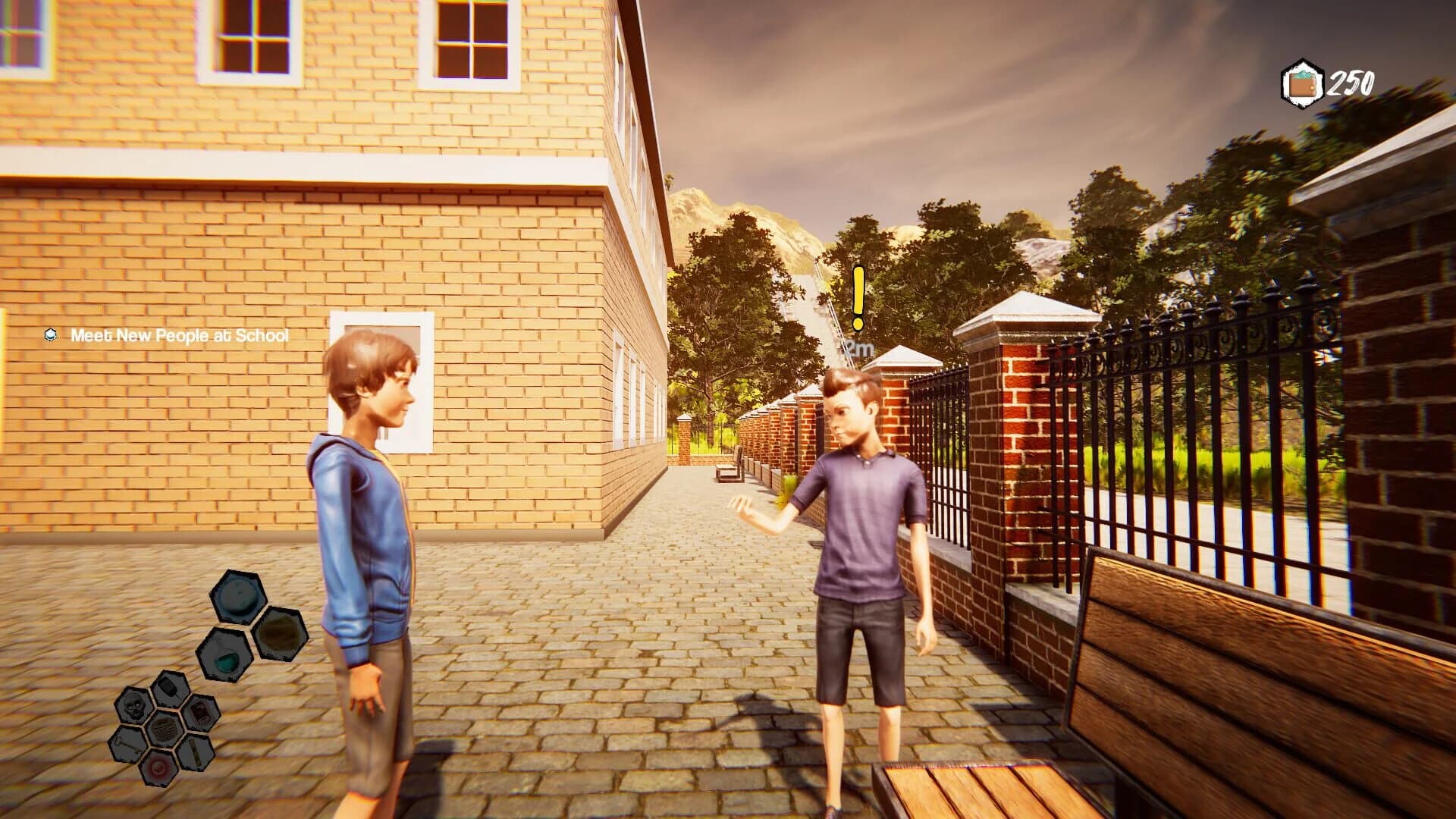Click the boy in the blue hoodie

[368, 546]
